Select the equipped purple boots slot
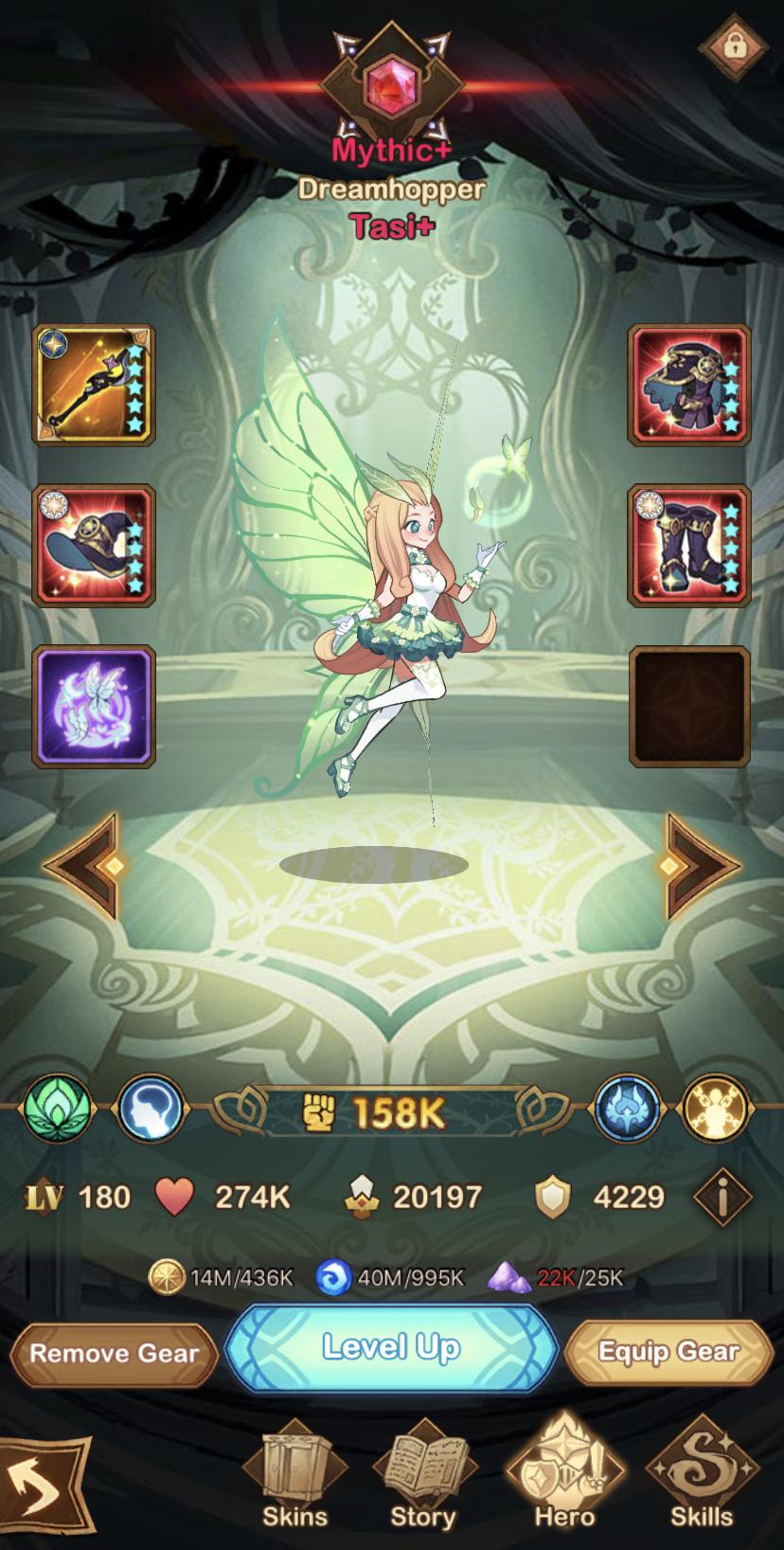This screenshot has width=784, height=1550. pos(689,546)
